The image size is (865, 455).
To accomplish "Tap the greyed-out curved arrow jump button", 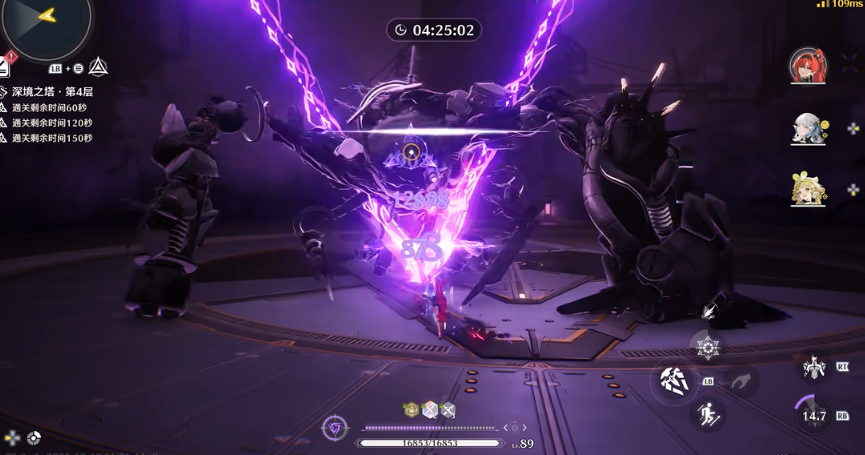I will tap(740, 381).
